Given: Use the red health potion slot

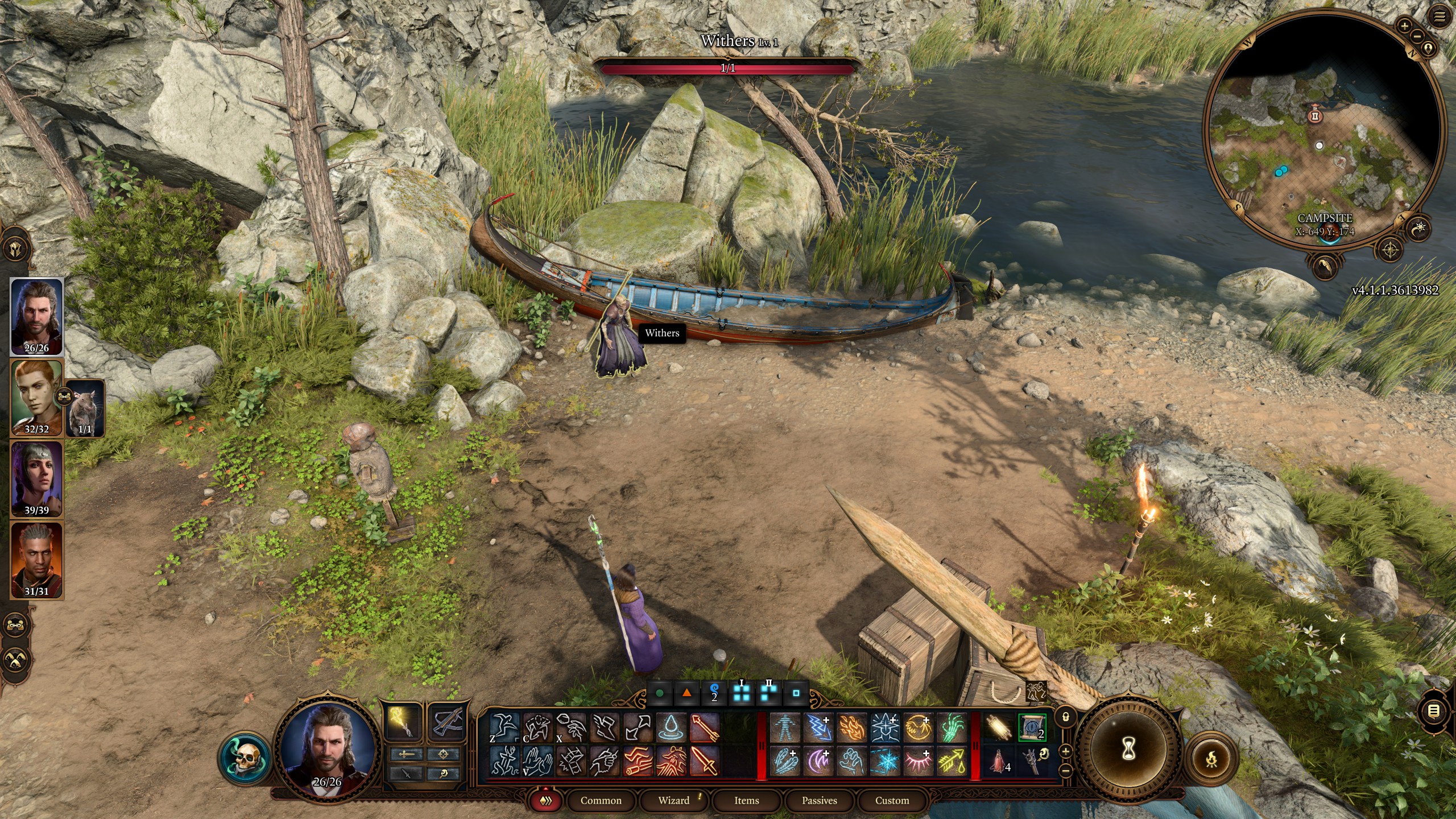Looking at the screenshot, I should [x=1000, y=761].
